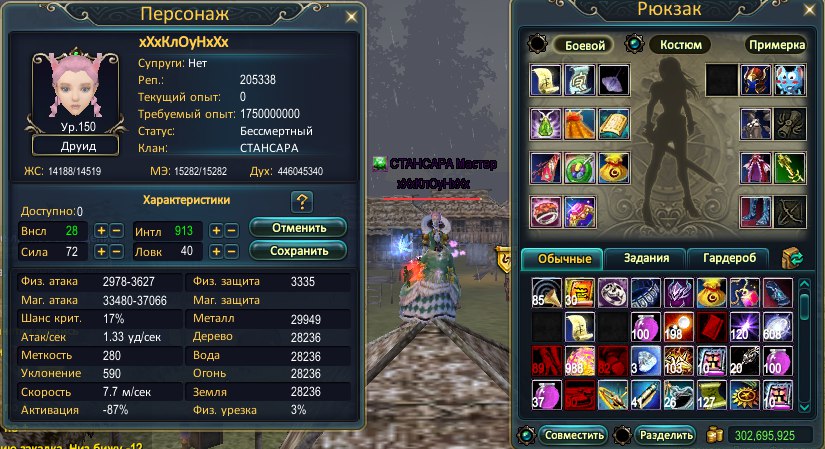Click the Совместить button
The height and width of the screenshot is (449, 825).
573,435
